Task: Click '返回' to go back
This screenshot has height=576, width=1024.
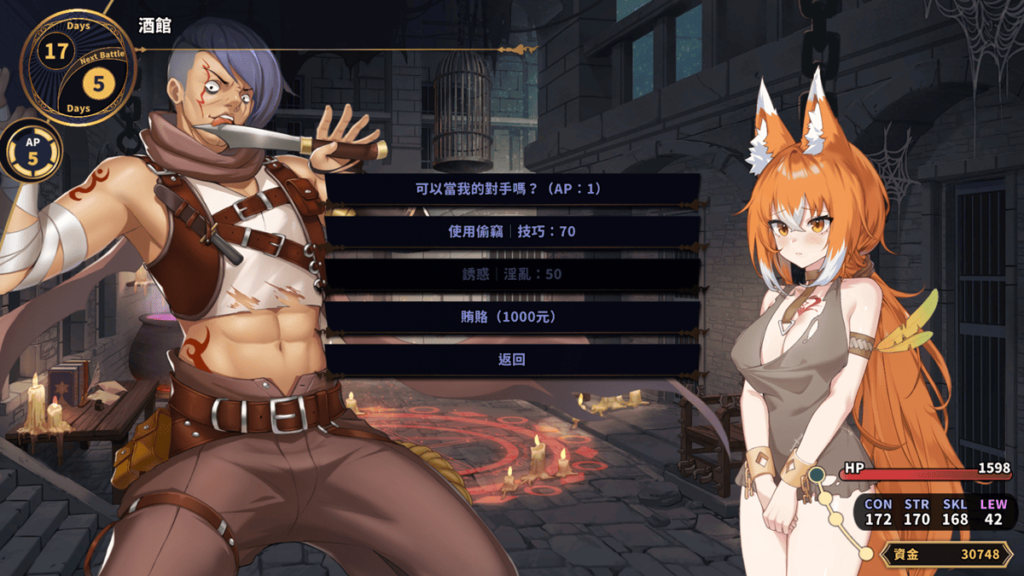Action: click(512, 360)
